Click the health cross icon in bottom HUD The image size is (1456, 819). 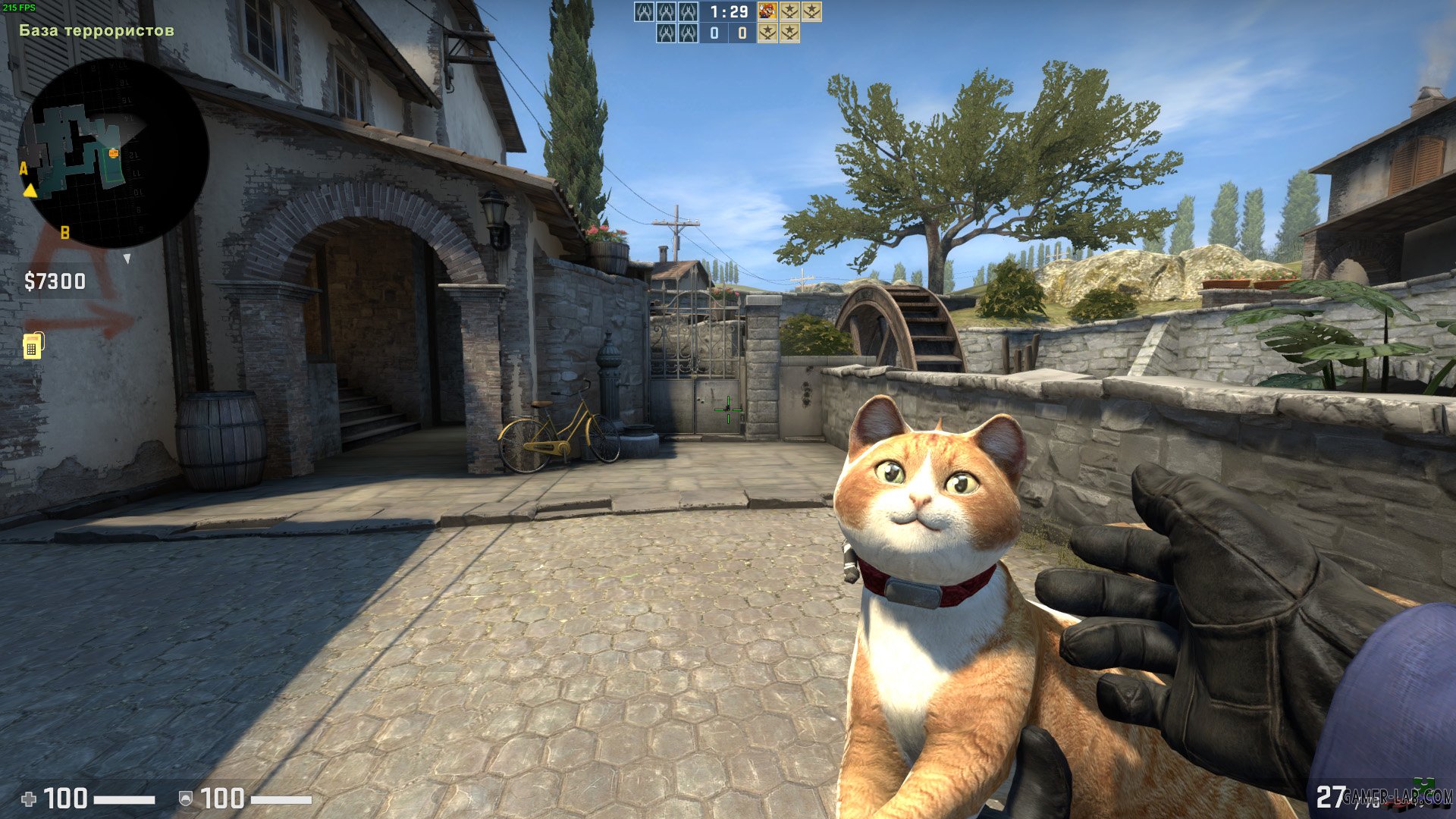[29, 798]
